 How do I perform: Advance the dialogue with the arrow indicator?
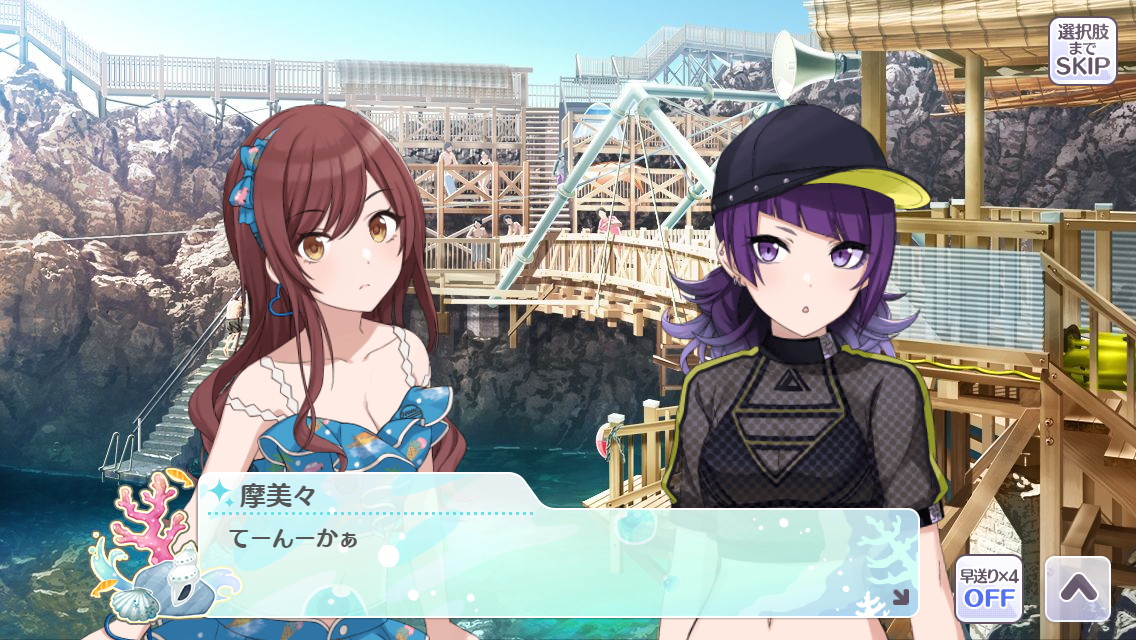(x=900, y=597)
